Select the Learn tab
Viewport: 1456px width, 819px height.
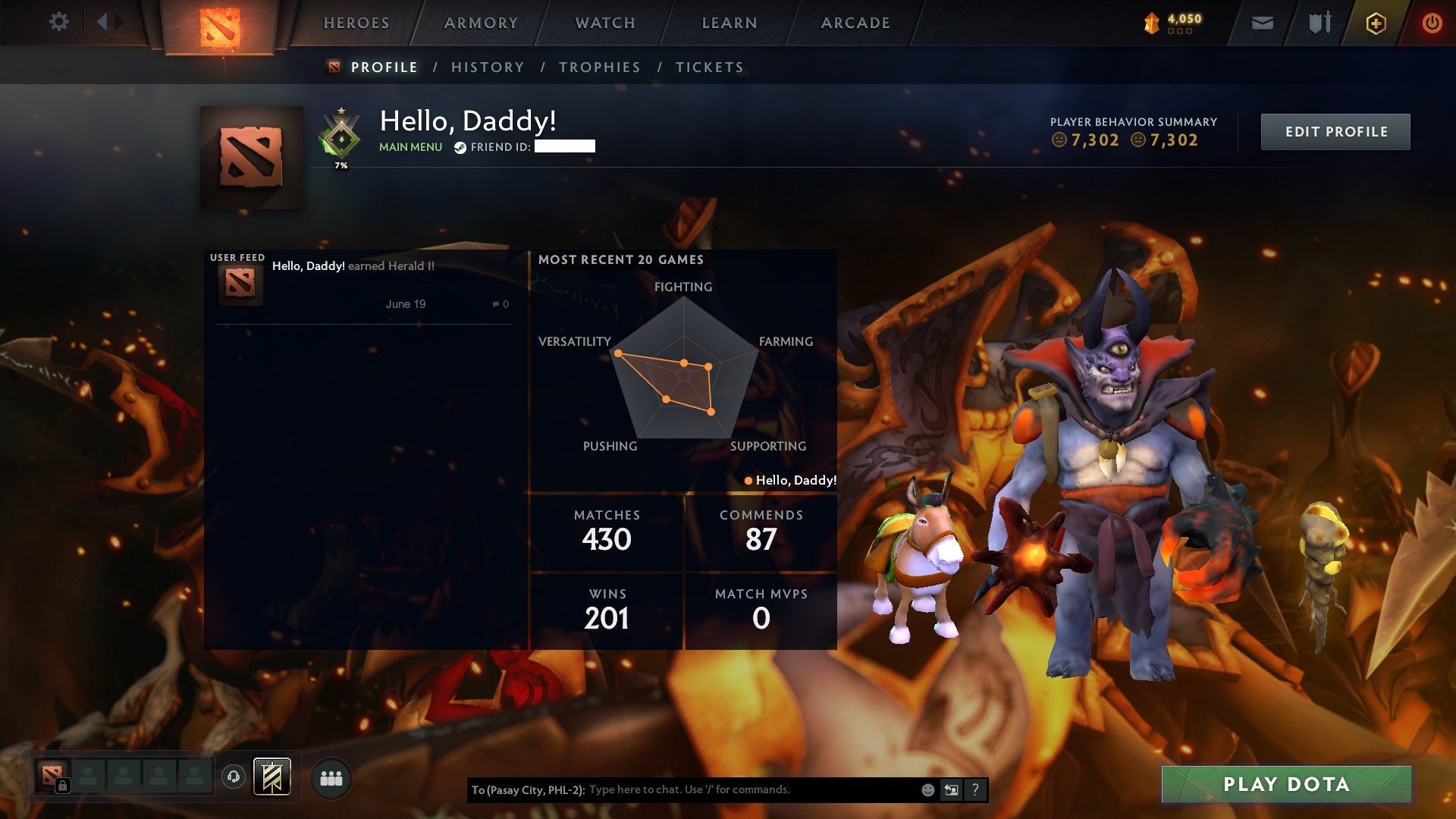(x=730, y=24)
